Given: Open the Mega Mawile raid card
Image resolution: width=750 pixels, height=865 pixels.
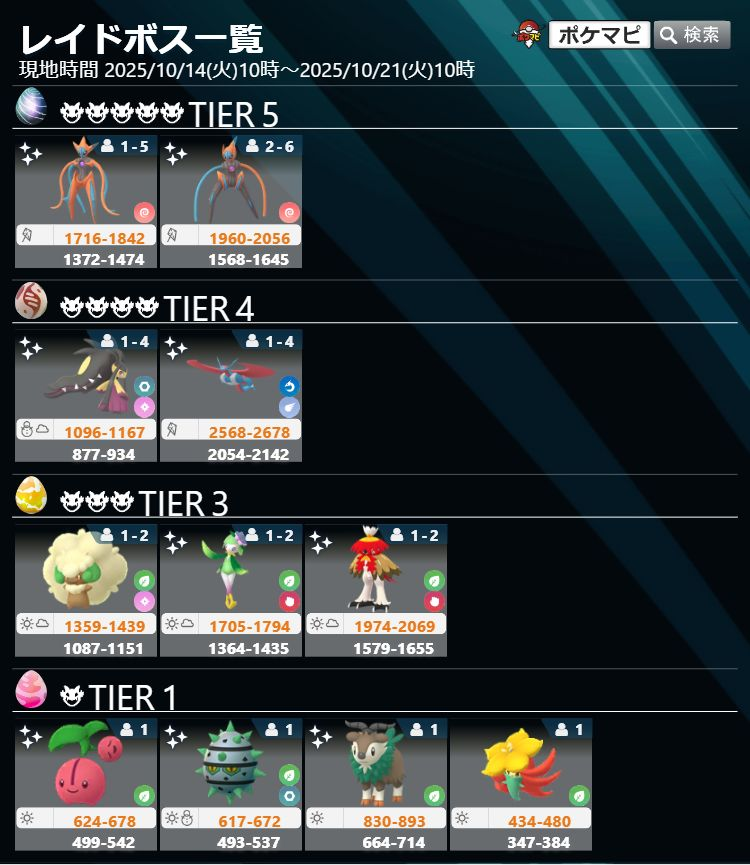Looking at the screenshot, I should pos(86,395).
